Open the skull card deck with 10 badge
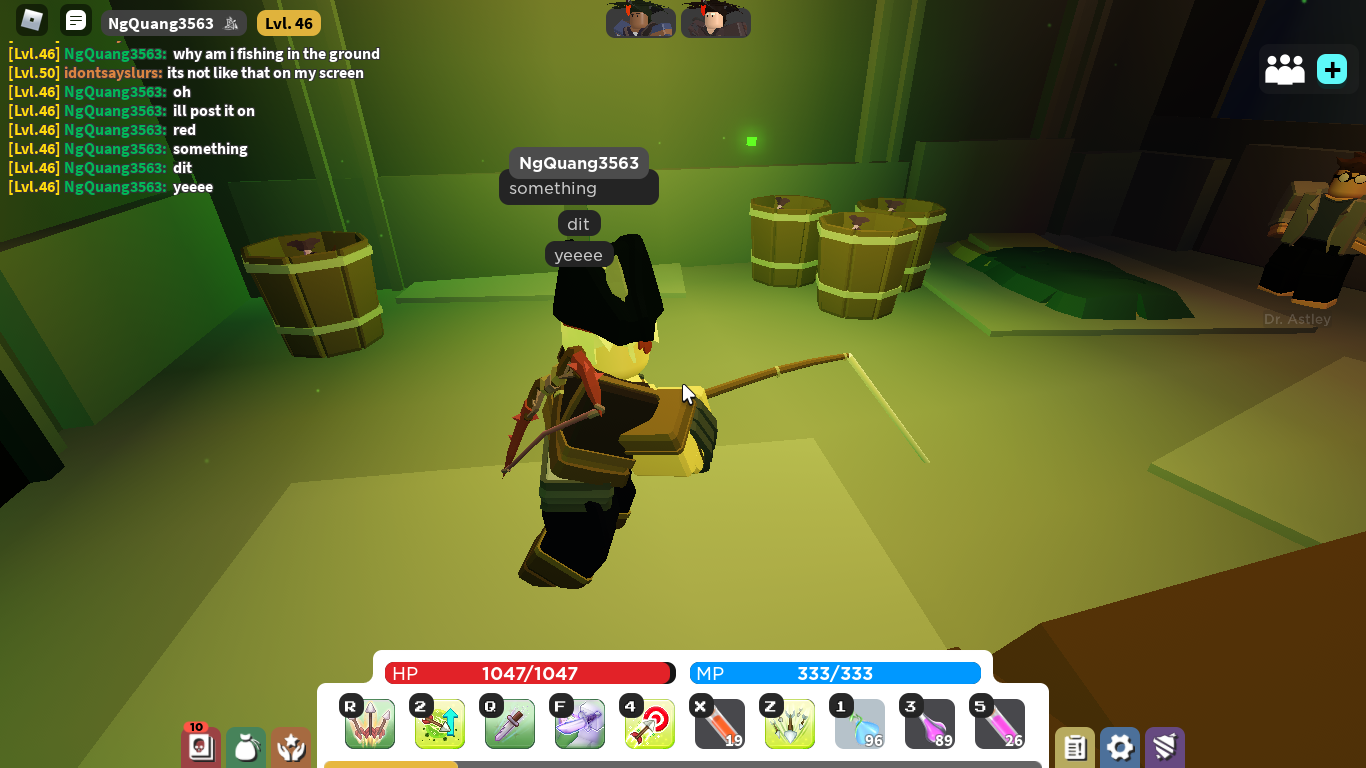This screenshot has height=768, width=1366. [x=200, y=747]
